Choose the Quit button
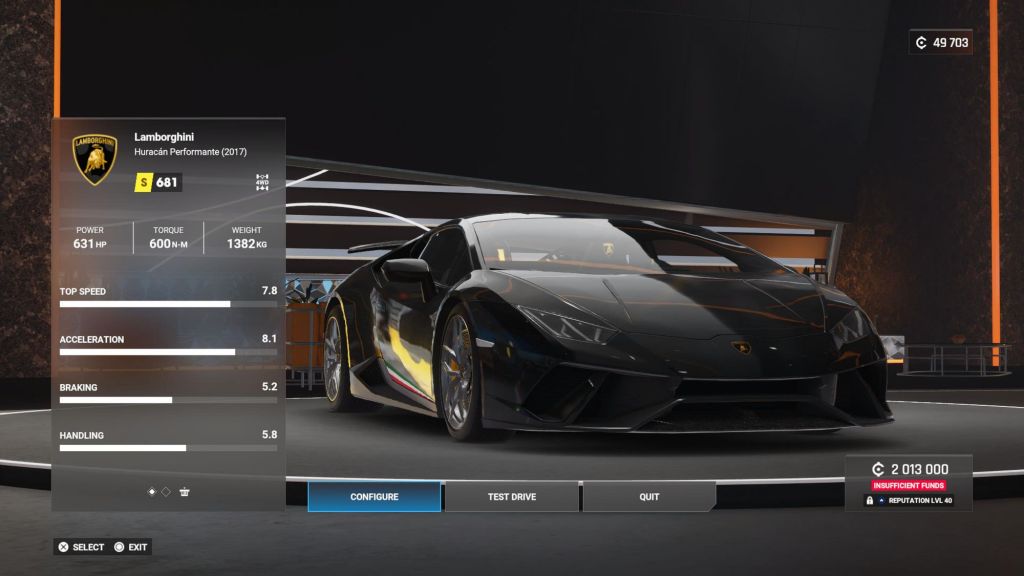The width and height of the screenshot is (1024, 576). (x=649, y=497)
